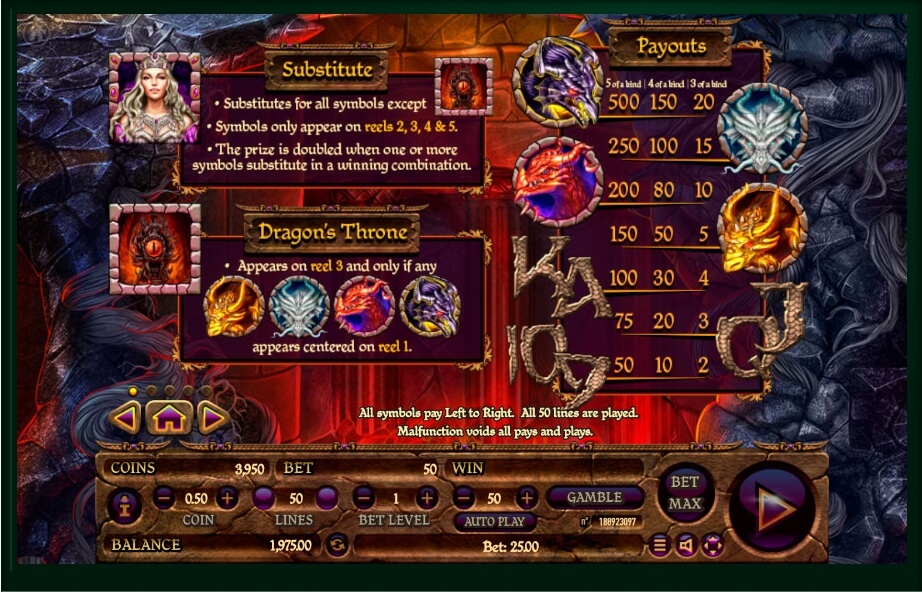Increase the auto play spin count
This screenshot has width=922, height=592.
527,497
